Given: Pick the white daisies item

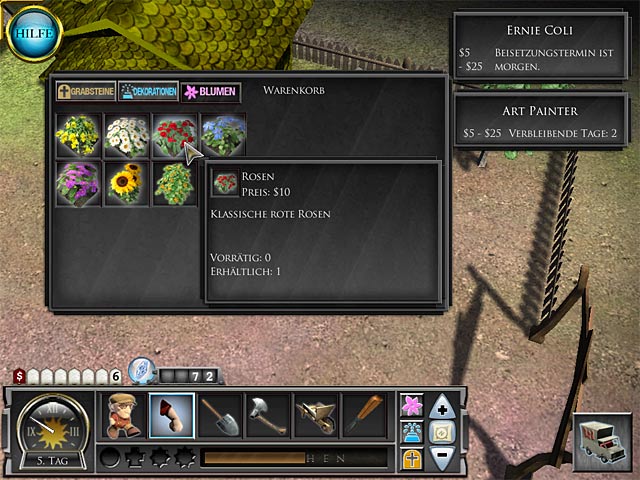Looking at the screenshot, I should click(127, 135).
